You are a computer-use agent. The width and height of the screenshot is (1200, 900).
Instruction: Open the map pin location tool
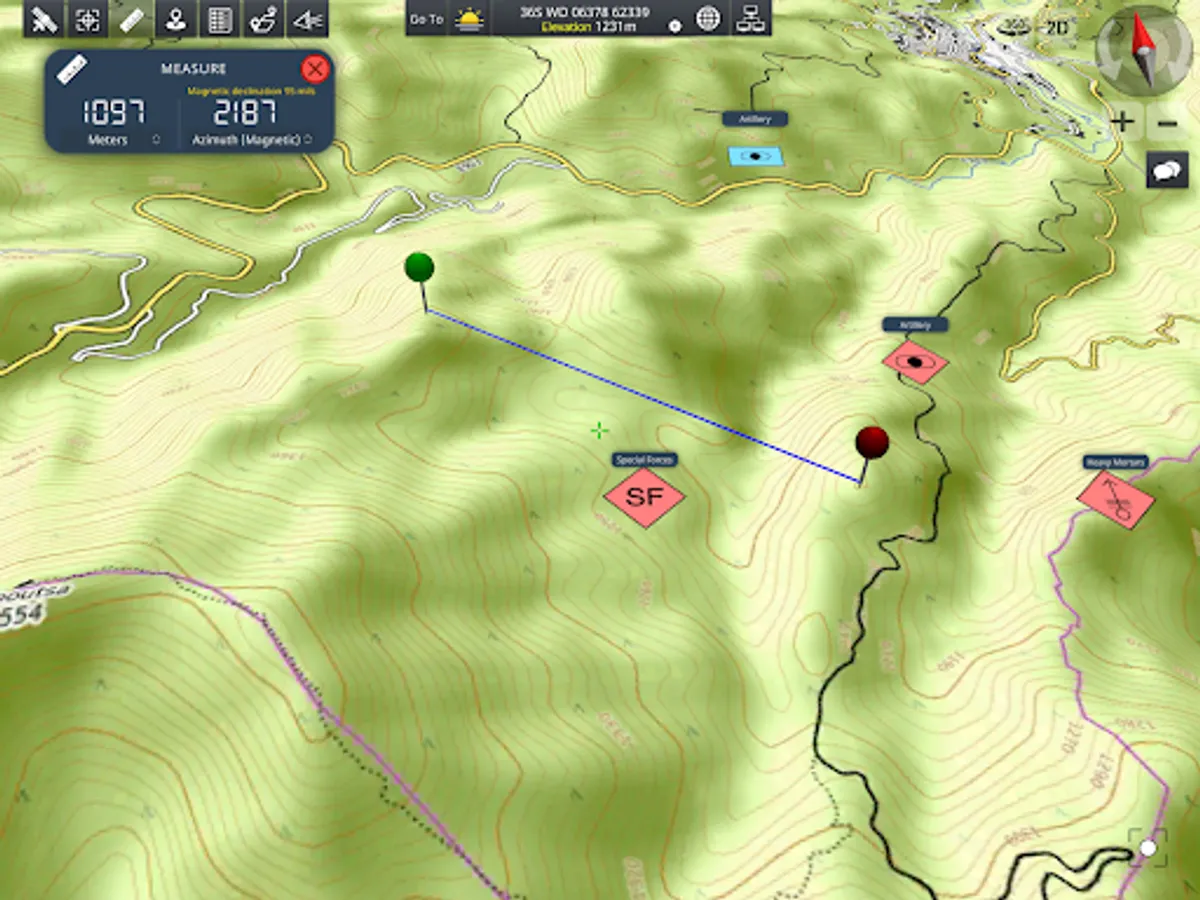tap(176, 19)
